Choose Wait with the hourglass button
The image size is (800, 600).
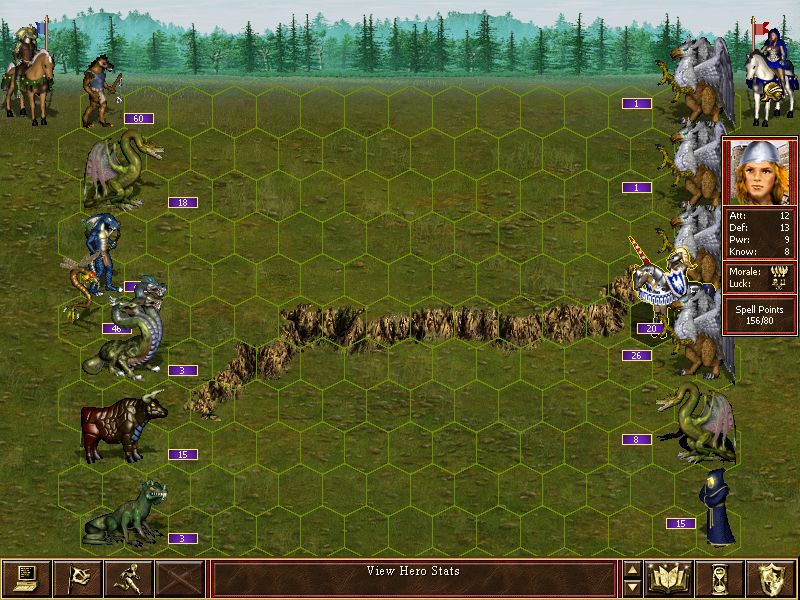click(x=721, y=578)
